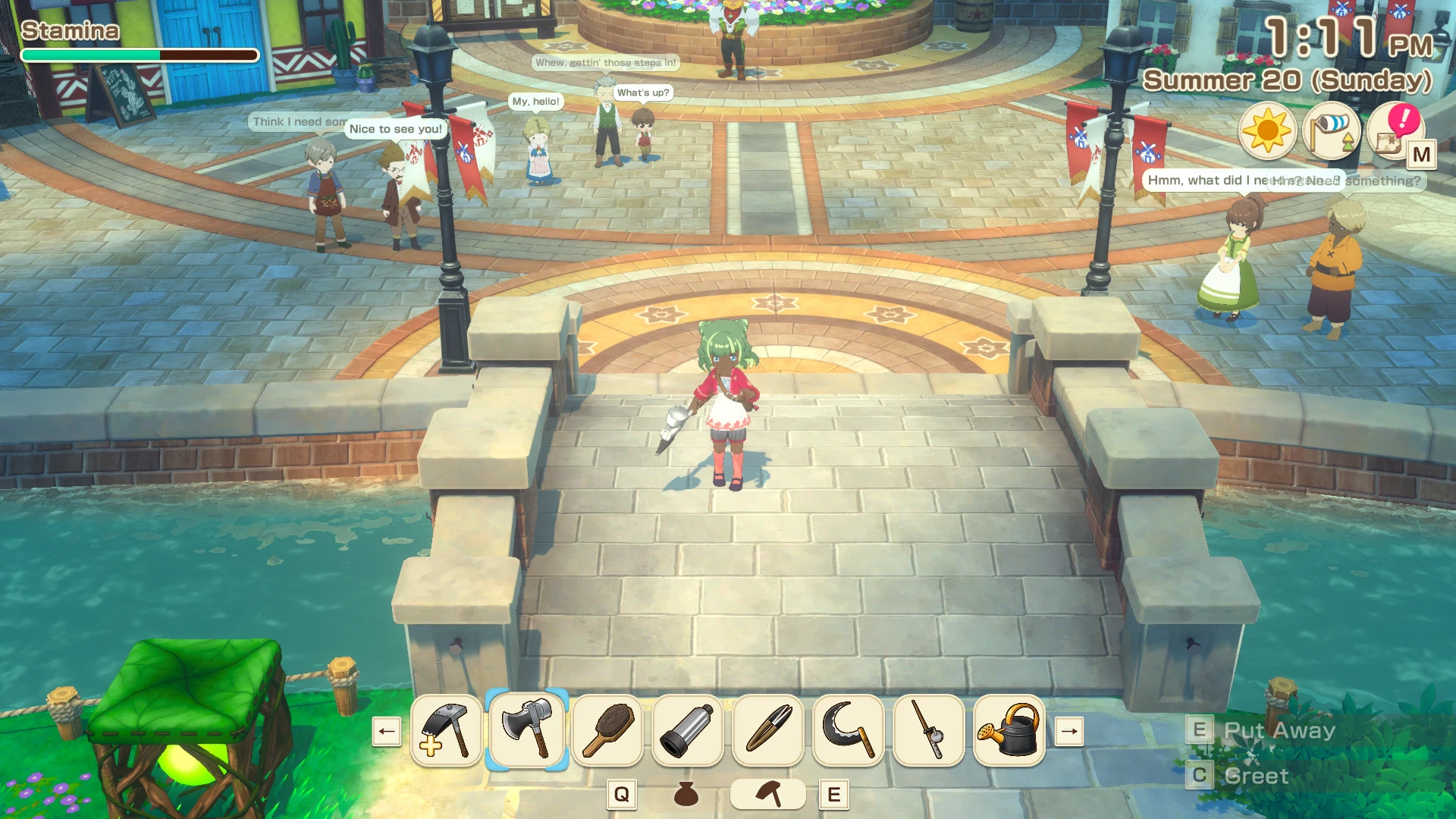Screen dimensions: 1456x819
Task: Pick the clippers from the hotbar
Action: (x=768, y=731)
